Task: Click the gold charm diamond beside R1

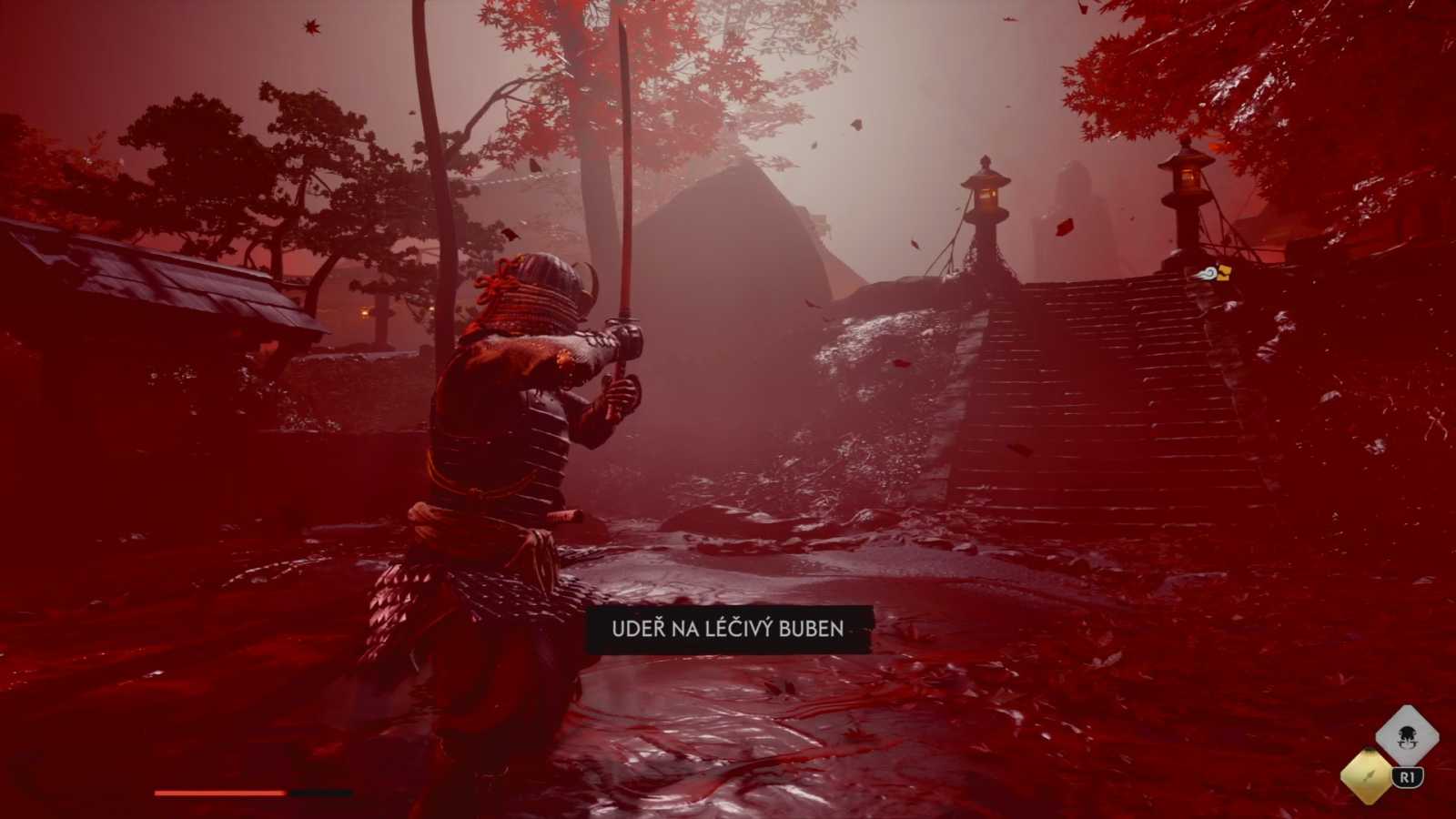Action: (x=1366, y=776)
